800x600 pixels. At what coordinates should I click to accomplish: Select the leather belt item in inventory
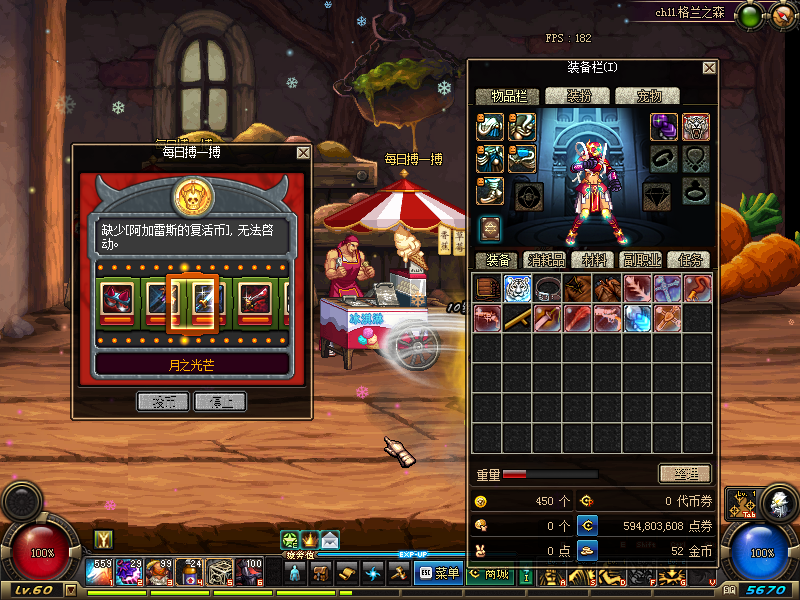coord(547,289)
